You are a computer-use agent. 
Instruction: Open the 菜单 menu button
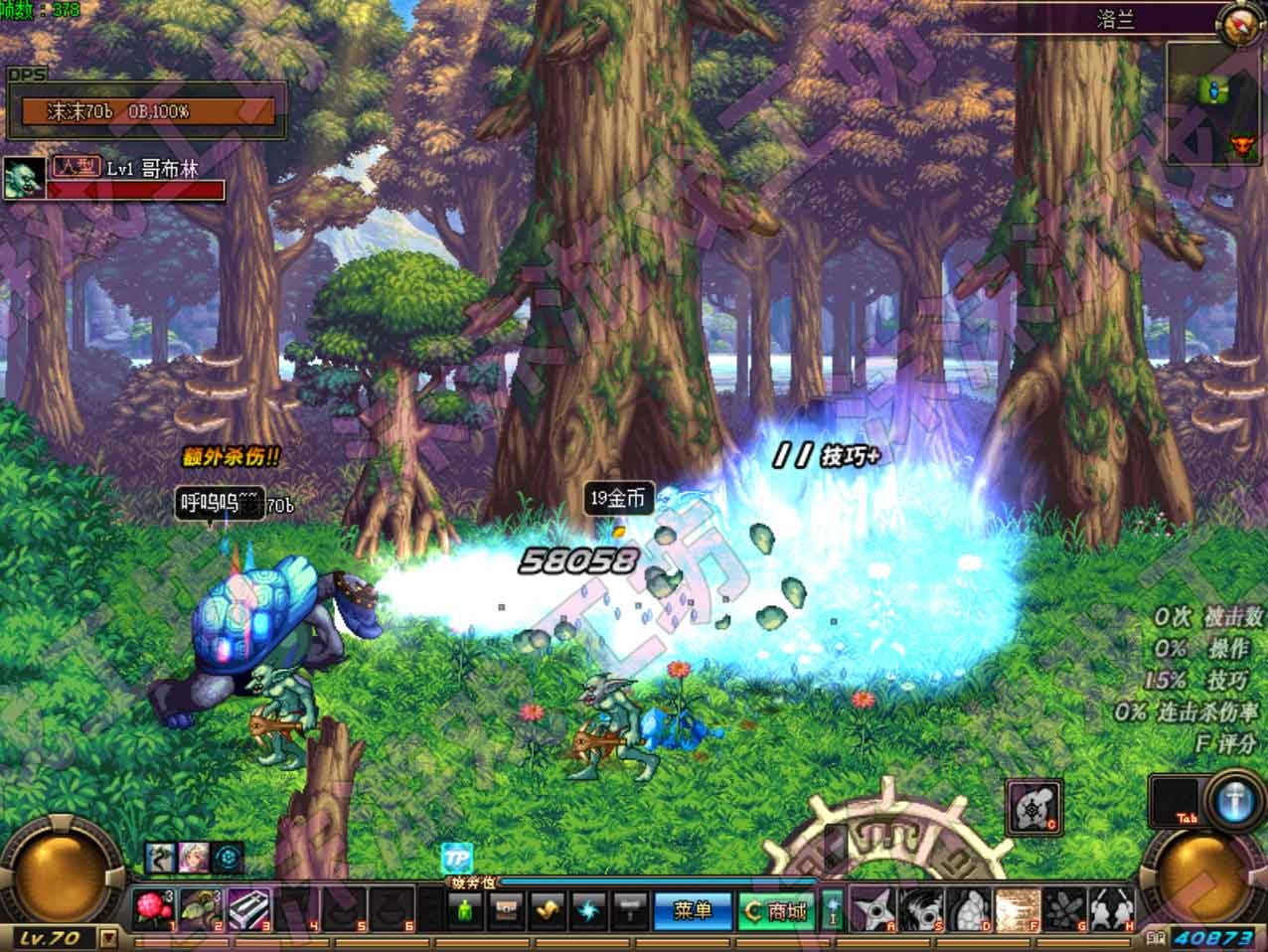[693, 910]
